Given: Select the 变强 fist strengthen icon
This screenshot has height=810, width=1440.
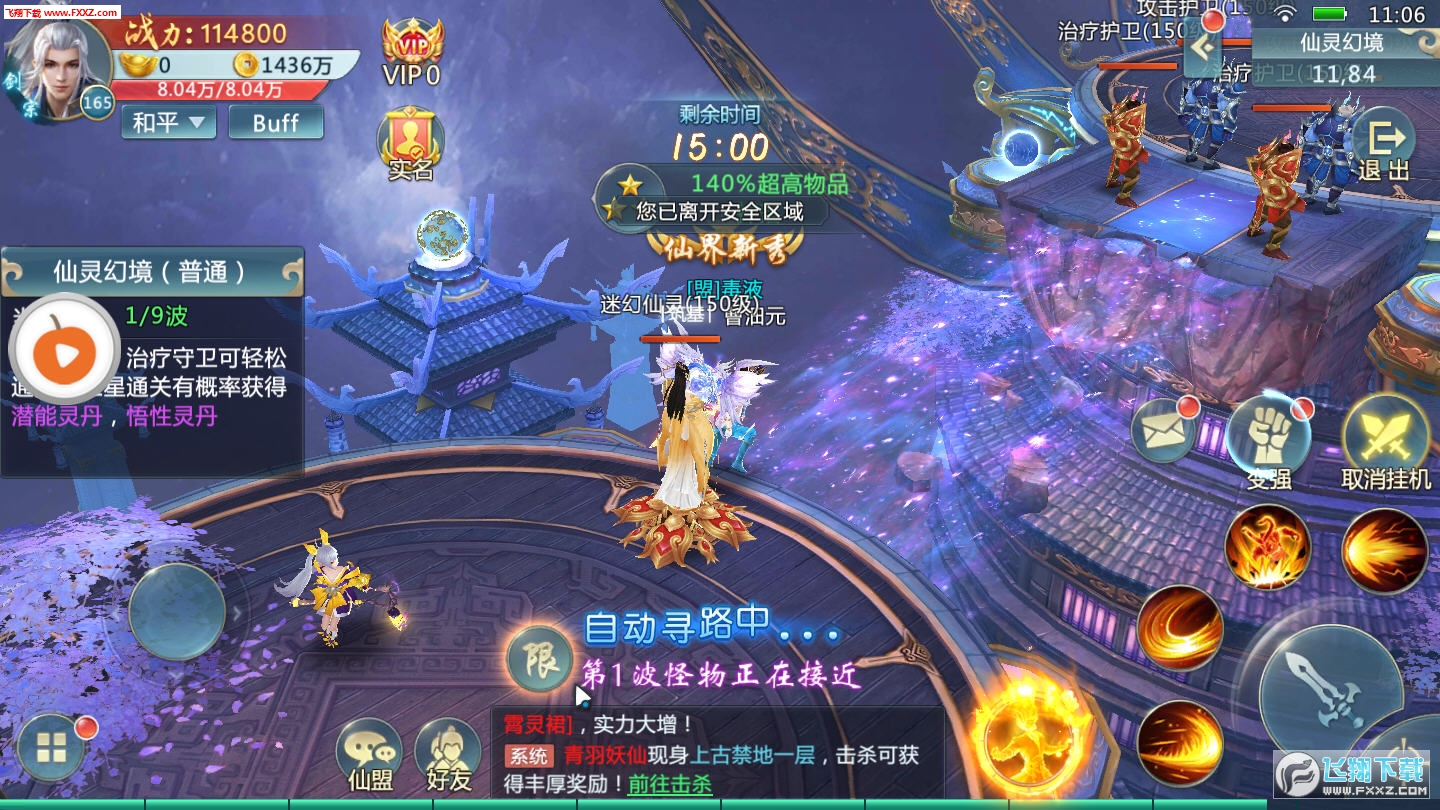Looking at the screenshot, I should [1270, 435].
